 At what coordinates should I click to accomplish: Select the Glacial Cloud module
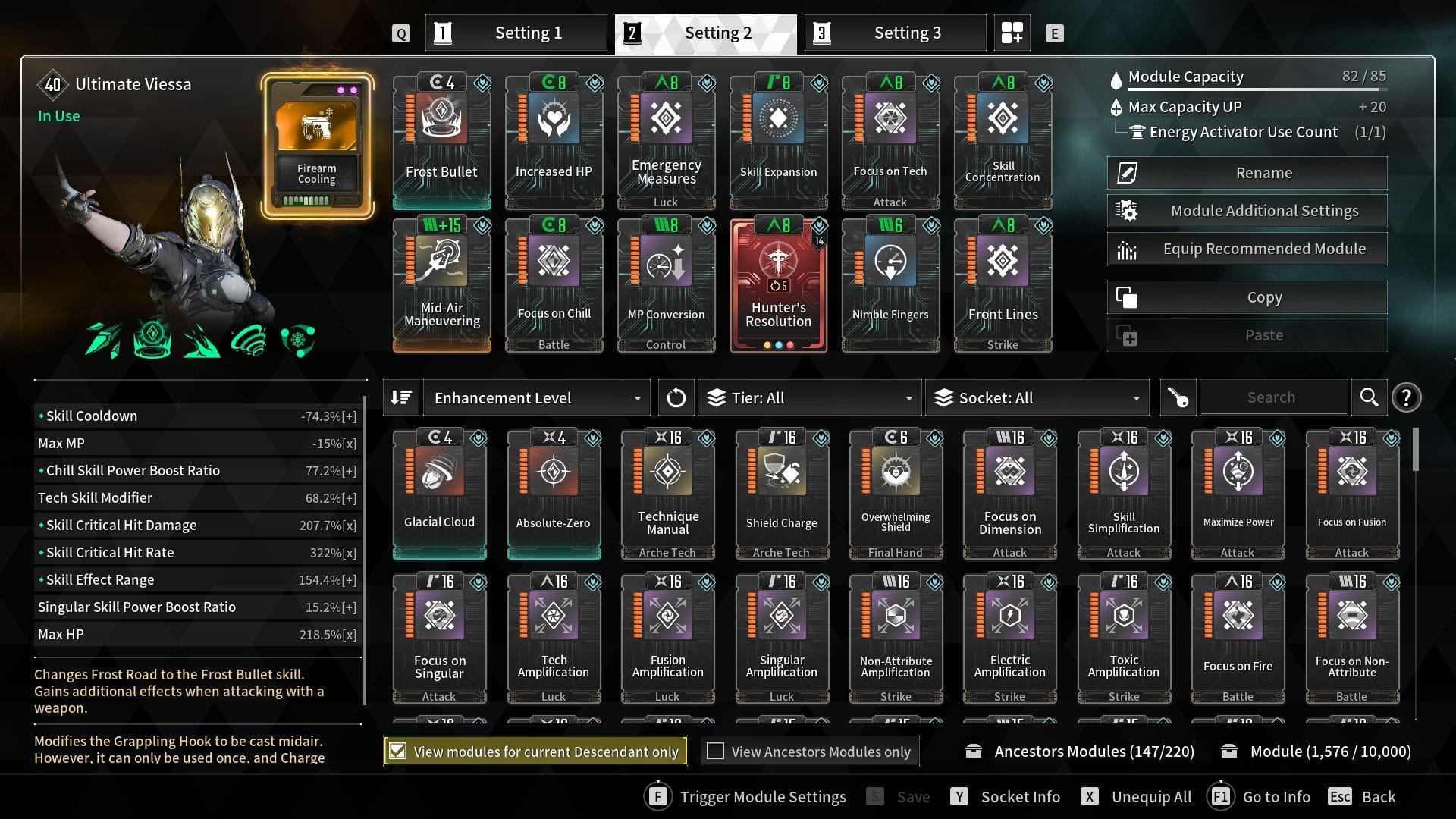(440, 489)
